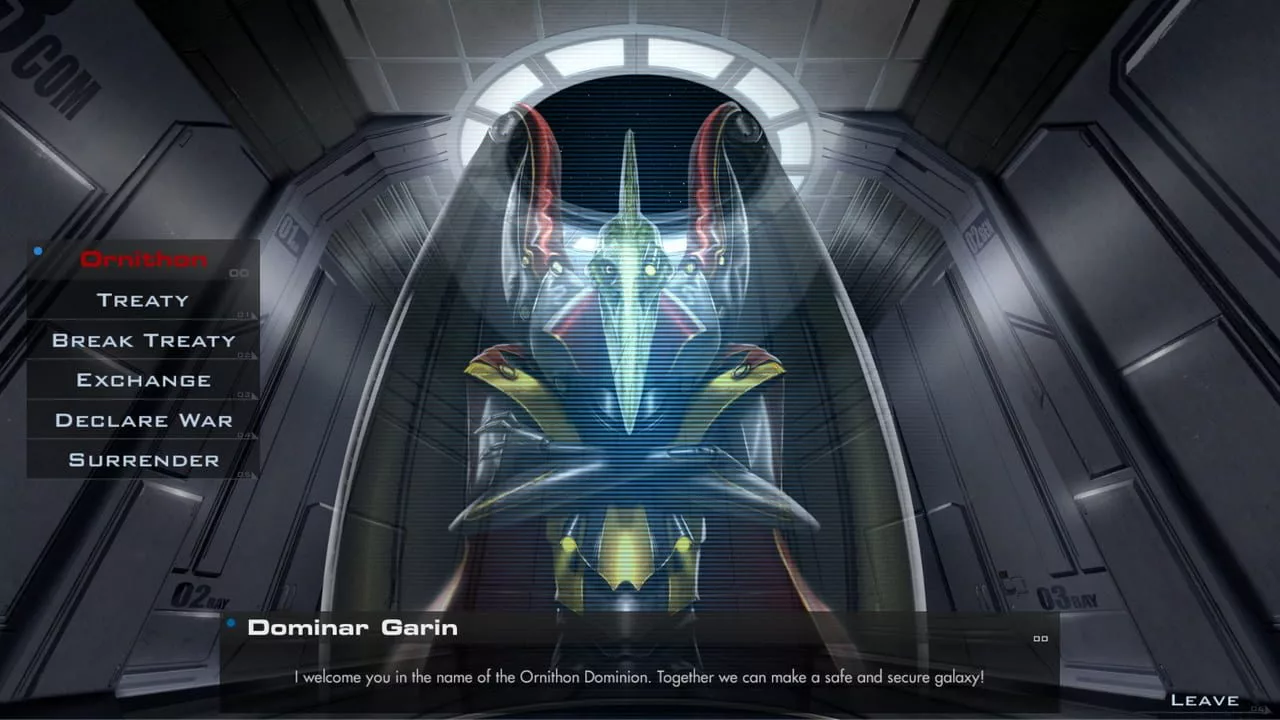
Task: Select the Exchange option
Action: point(143,380)
